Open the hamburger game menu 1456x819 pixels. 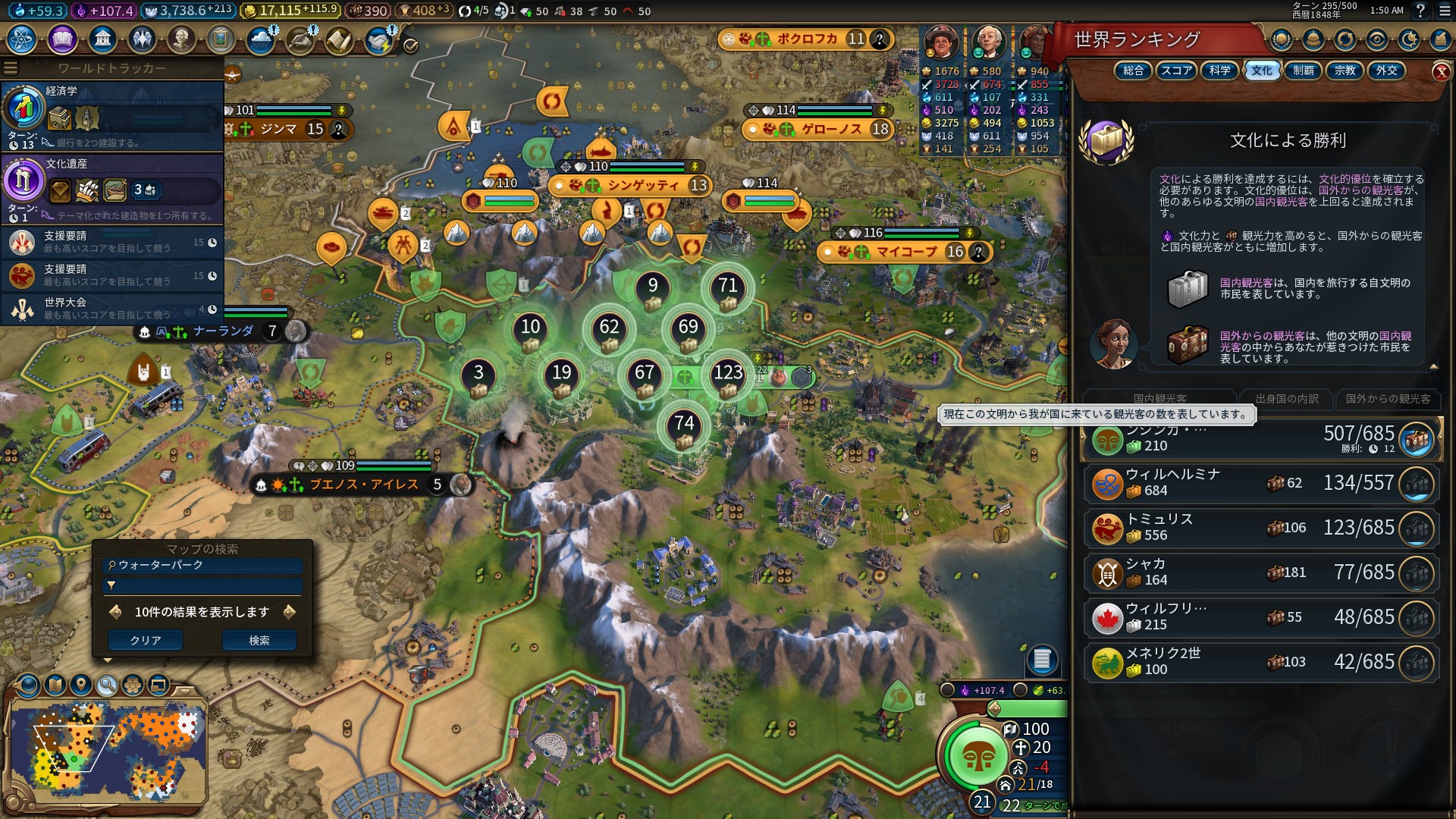[1444, 11]
